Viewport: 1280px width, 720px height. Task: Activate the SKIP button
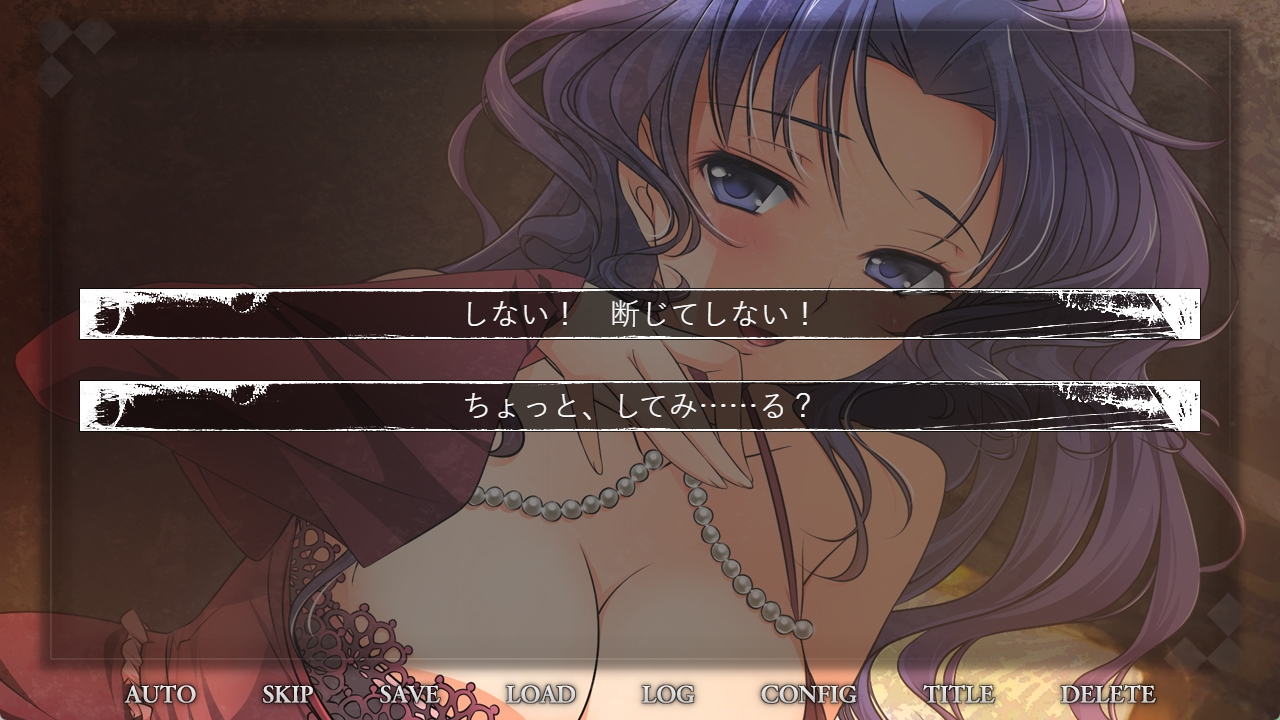point(288,694)
